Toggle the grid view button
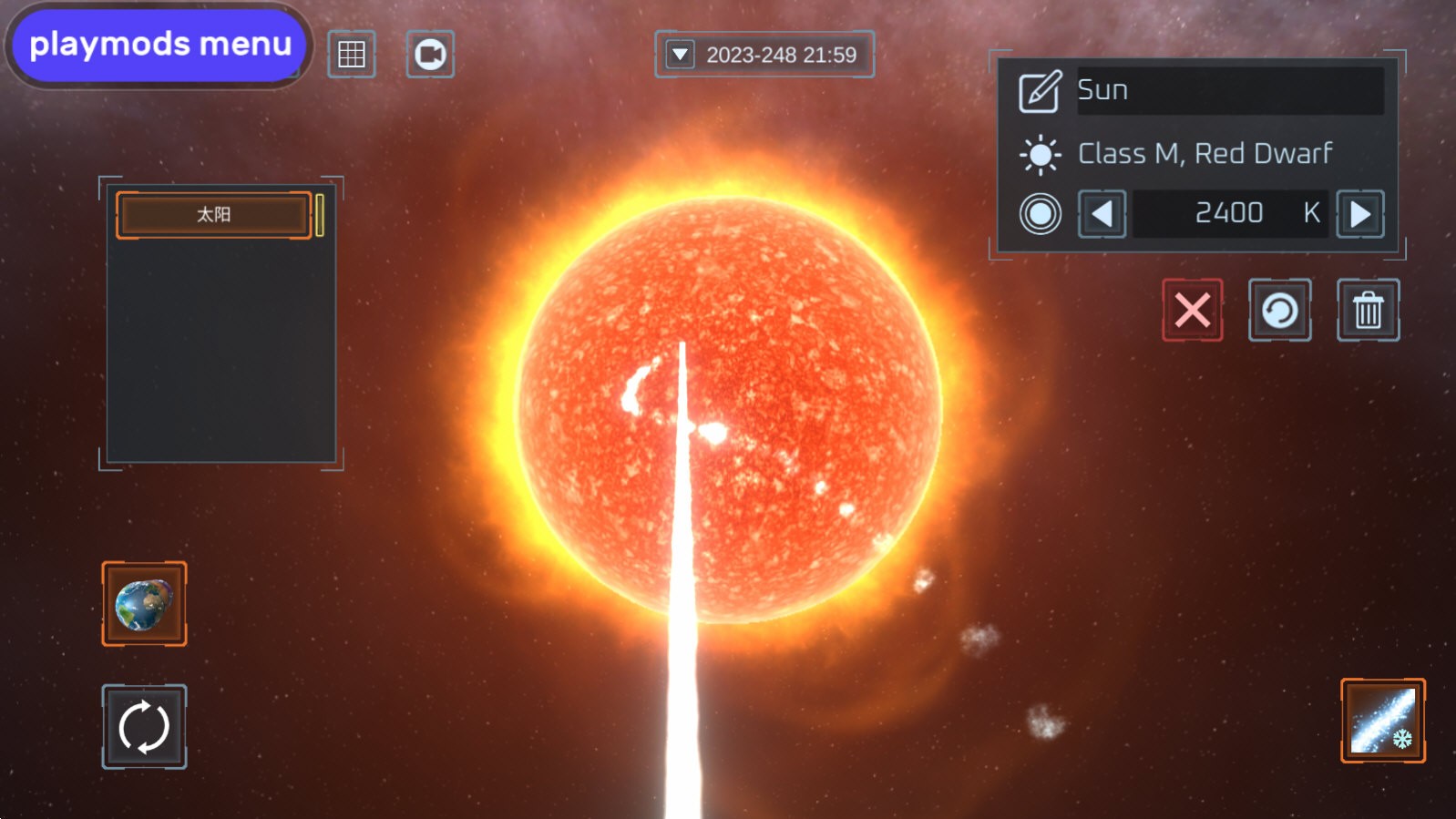This screenshot has height=819, width=1456. (352, 55)
